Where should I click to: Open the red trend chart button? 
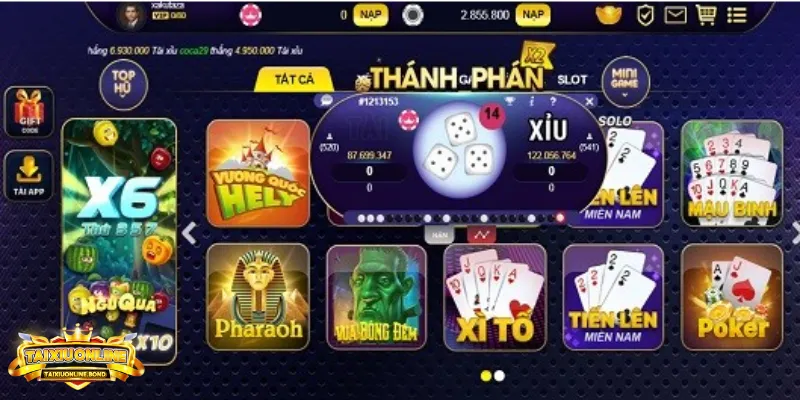(x=482, y=234)
